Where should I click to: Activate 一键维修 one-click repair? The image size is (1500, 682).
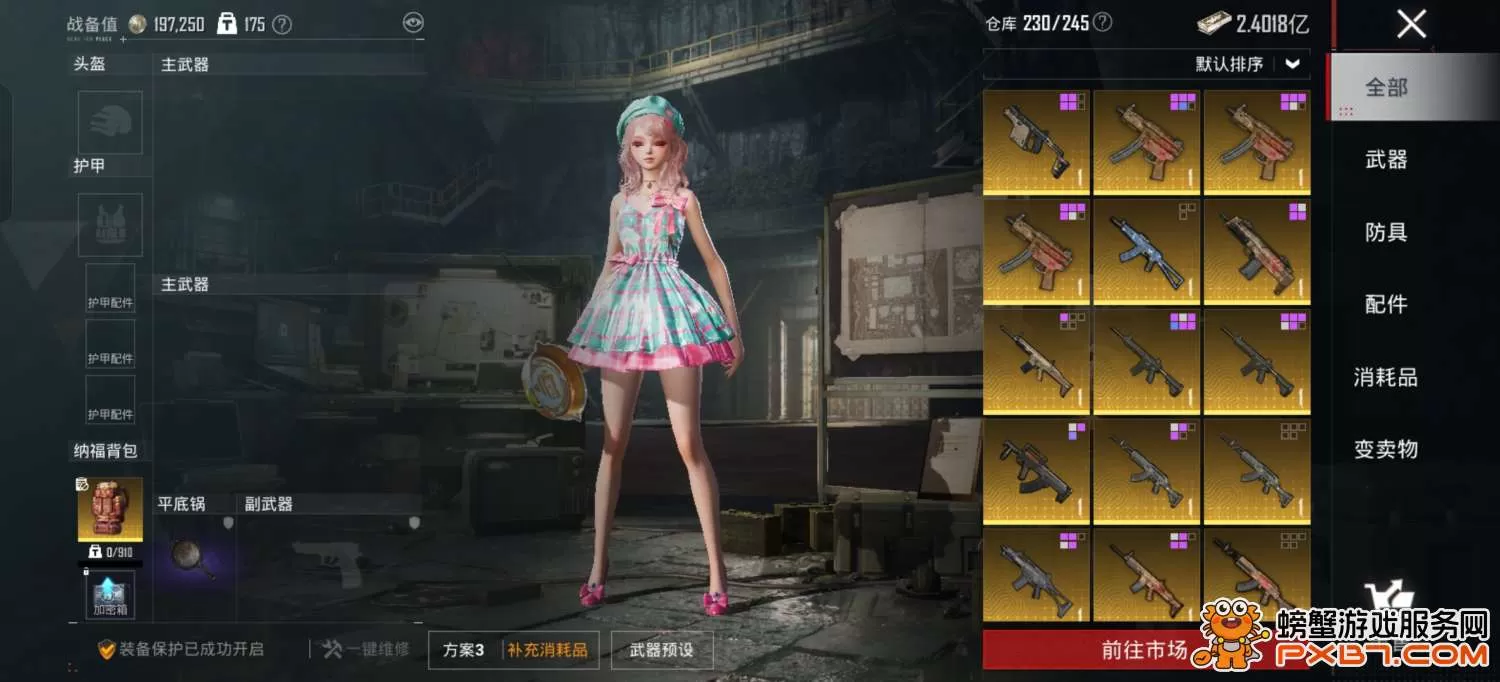pyautogui.click(x=366, y=650)
